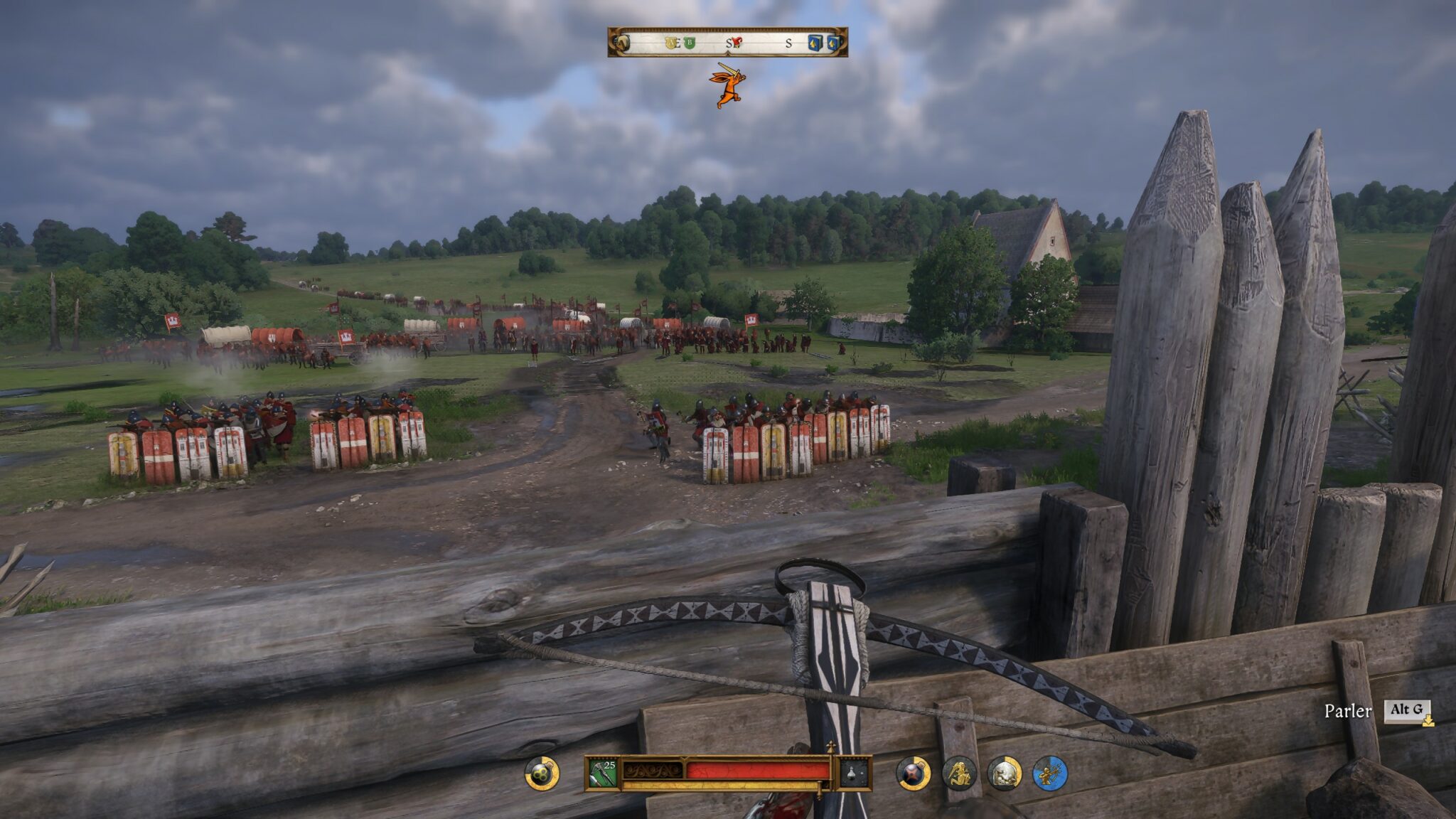The width and height of the screenshot is (1456, 819).
Task: Select the crossbow bolt ammo slot
Action: 602,773
